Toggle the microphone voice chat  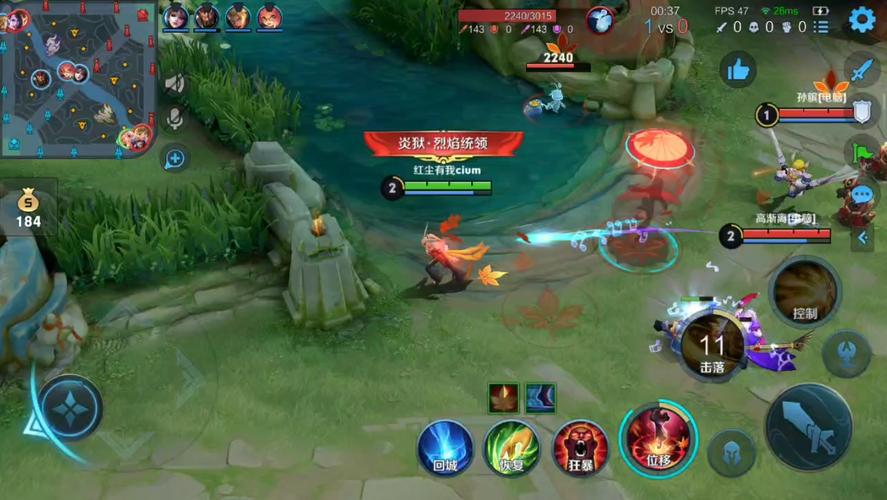[x=175, y=119]
